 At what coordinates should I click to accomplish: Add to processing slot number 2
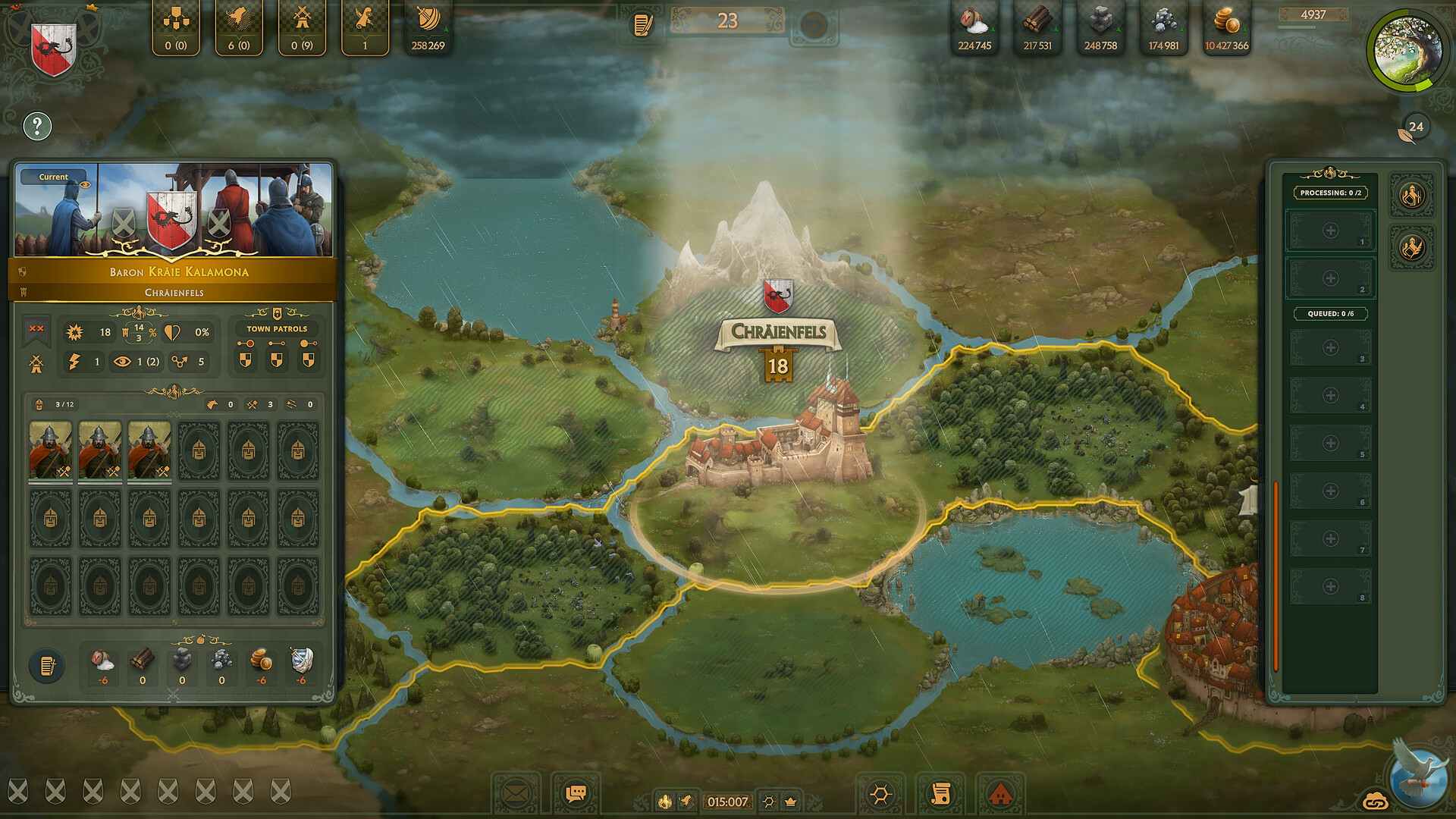click(x=1330, y=278)
